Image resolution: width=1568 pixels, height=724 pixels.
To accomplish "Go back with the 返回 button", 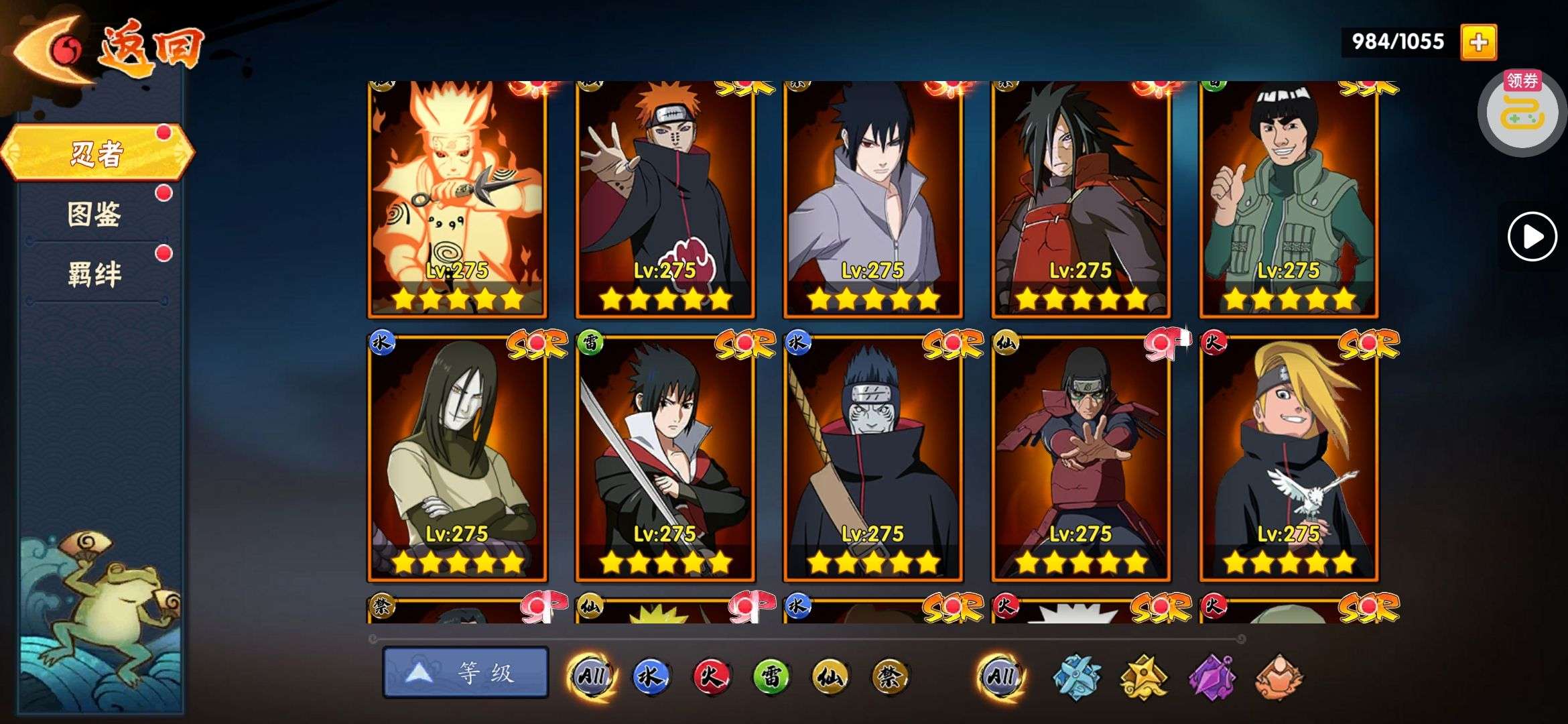I will pyautogui.click(x=107, y=50).
